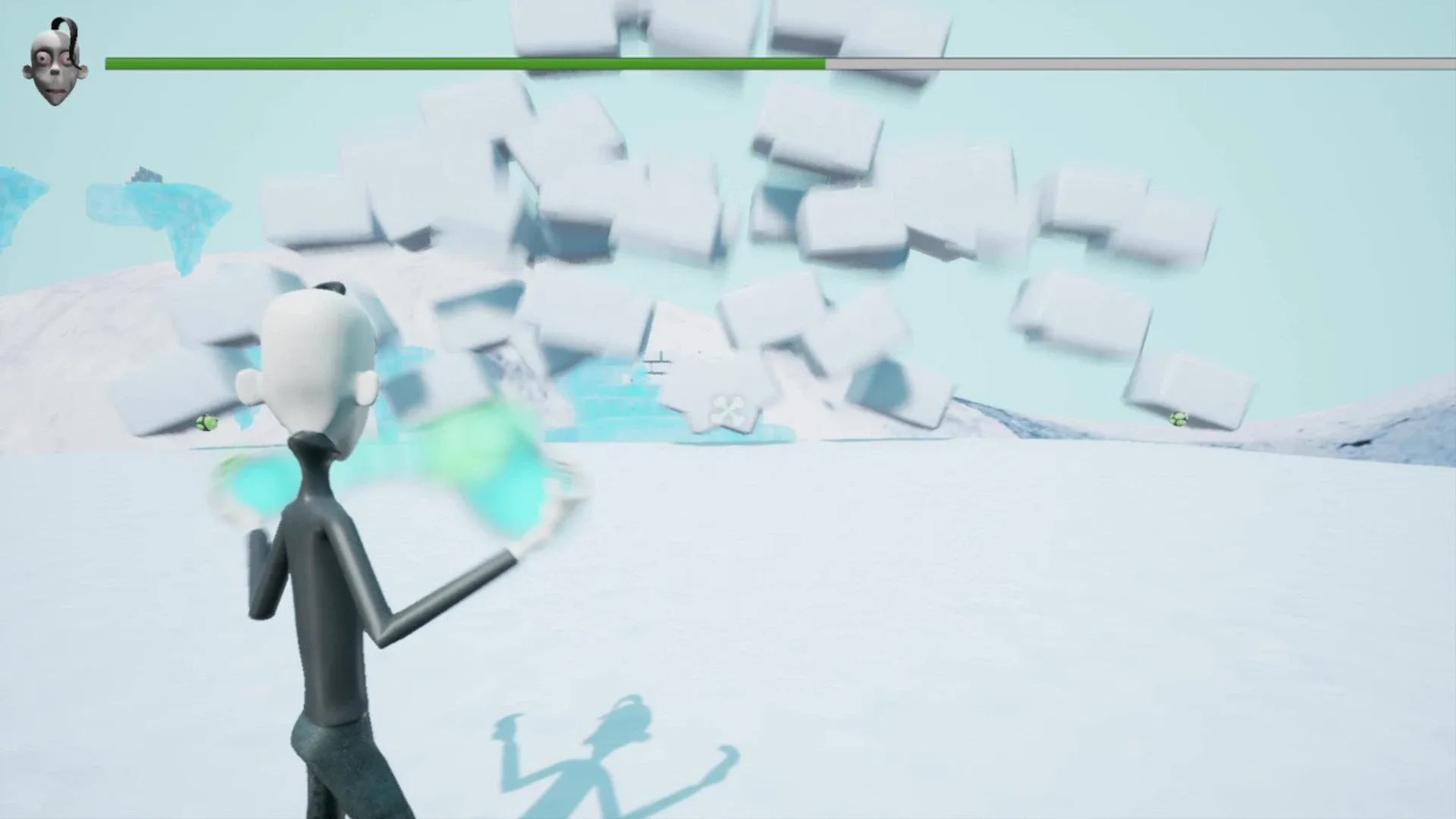The height and width of the screenshot is (819, 1456).
Task: Click the empty gray portion of the health bar
Action: (x=1137, y=64)
